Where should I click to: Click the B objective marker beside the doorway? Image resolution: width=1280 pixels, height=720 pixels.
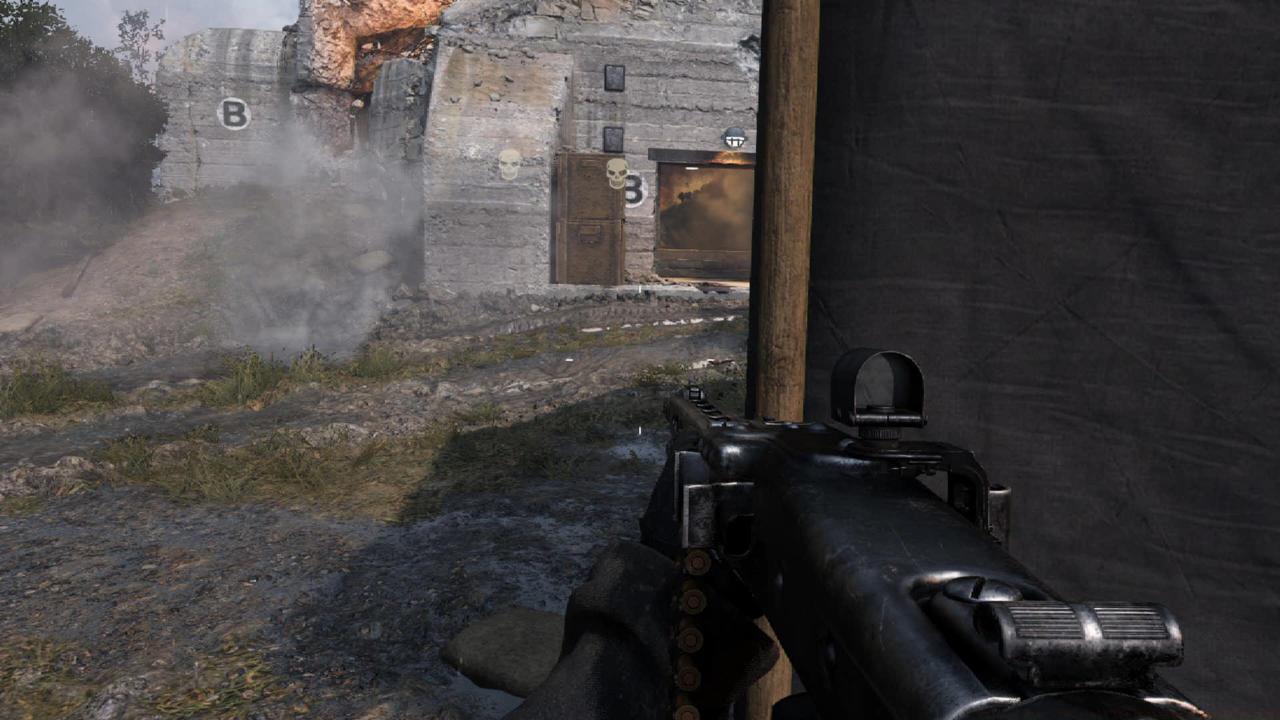(635, 190)
